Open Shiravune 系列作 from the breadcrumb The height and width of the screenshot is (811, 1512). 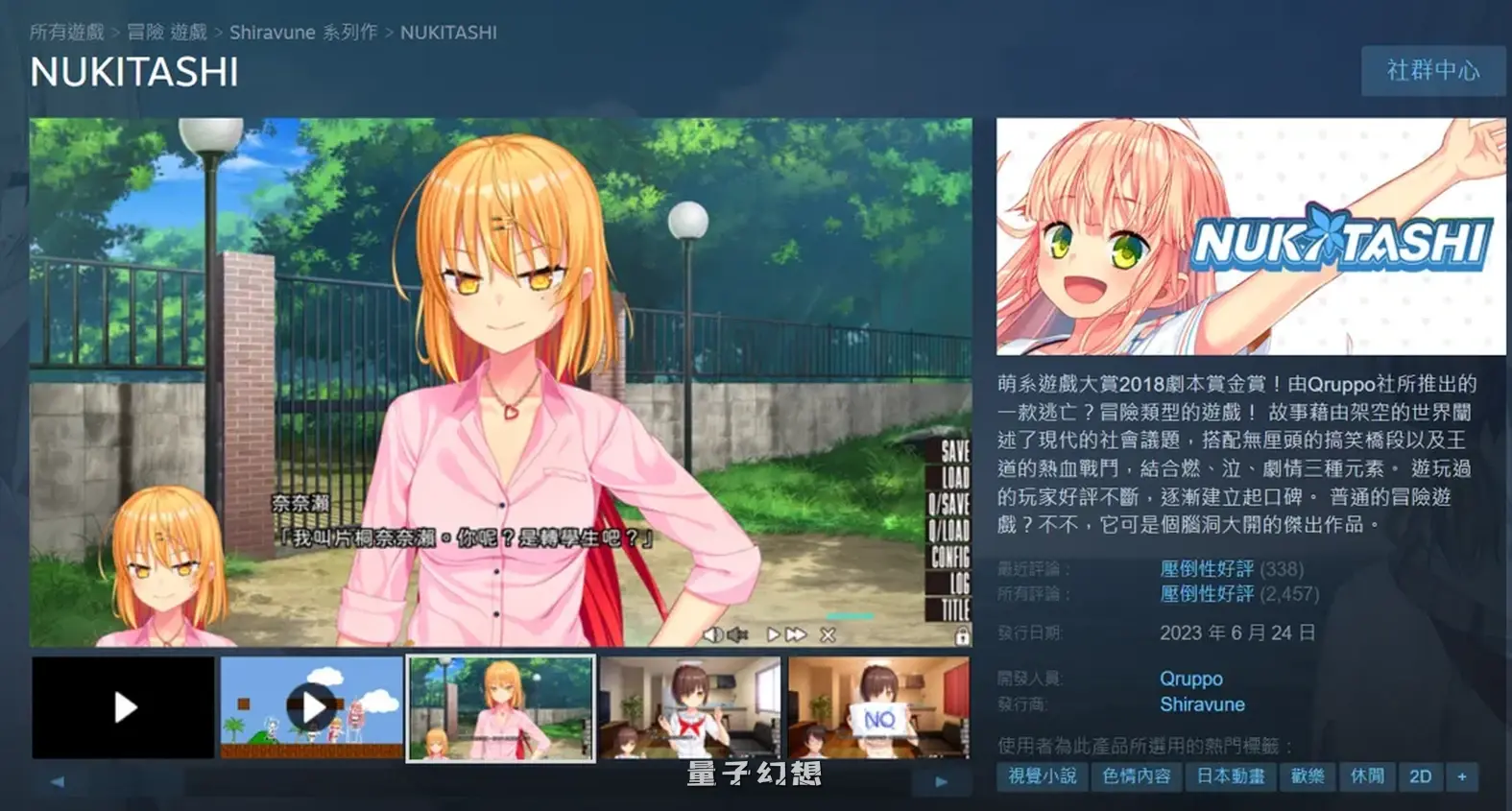pos(303,32)
